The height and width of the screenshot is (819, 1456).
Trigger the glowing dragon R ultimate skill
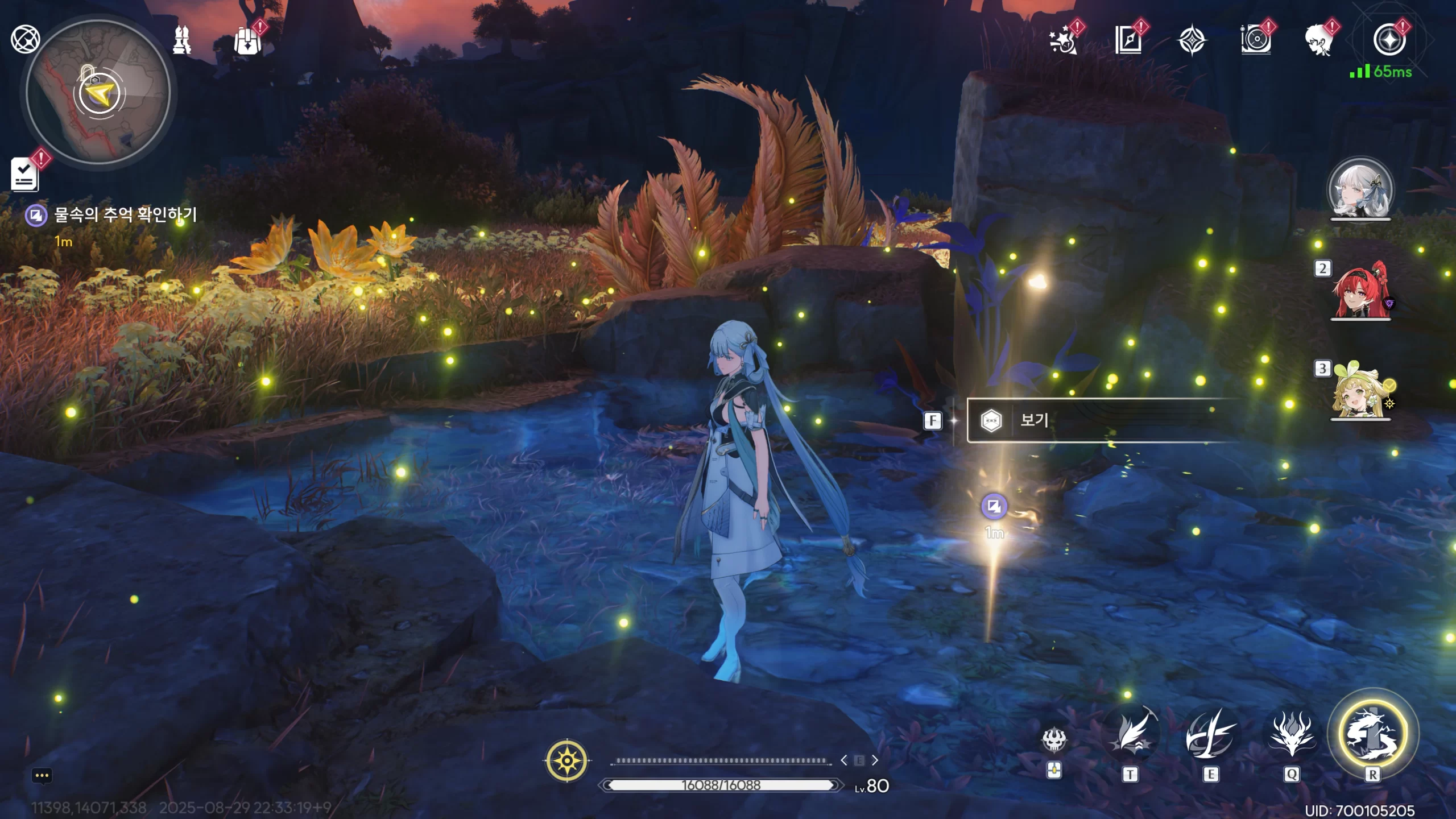pyautogui.click(x=1372, y=734)
